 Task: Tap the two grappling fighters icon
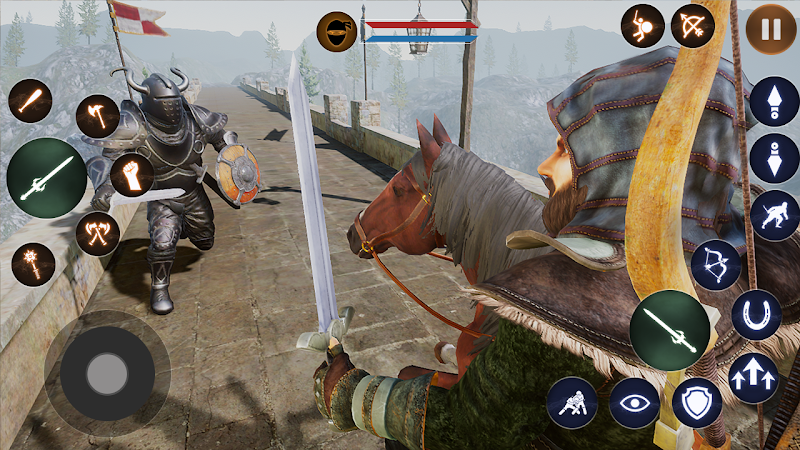[572, 402]
